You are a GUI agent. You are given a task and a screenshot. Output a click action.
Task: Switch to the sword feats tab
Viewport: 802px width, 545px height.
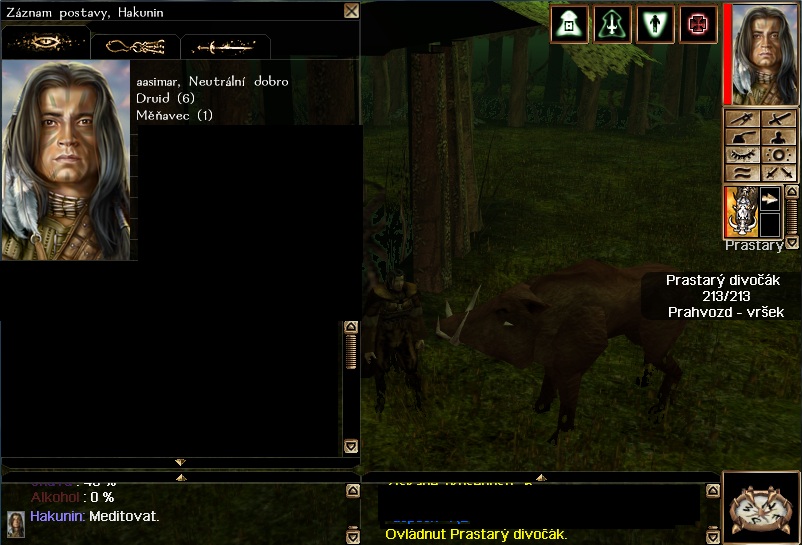click(x=224, y=47)
